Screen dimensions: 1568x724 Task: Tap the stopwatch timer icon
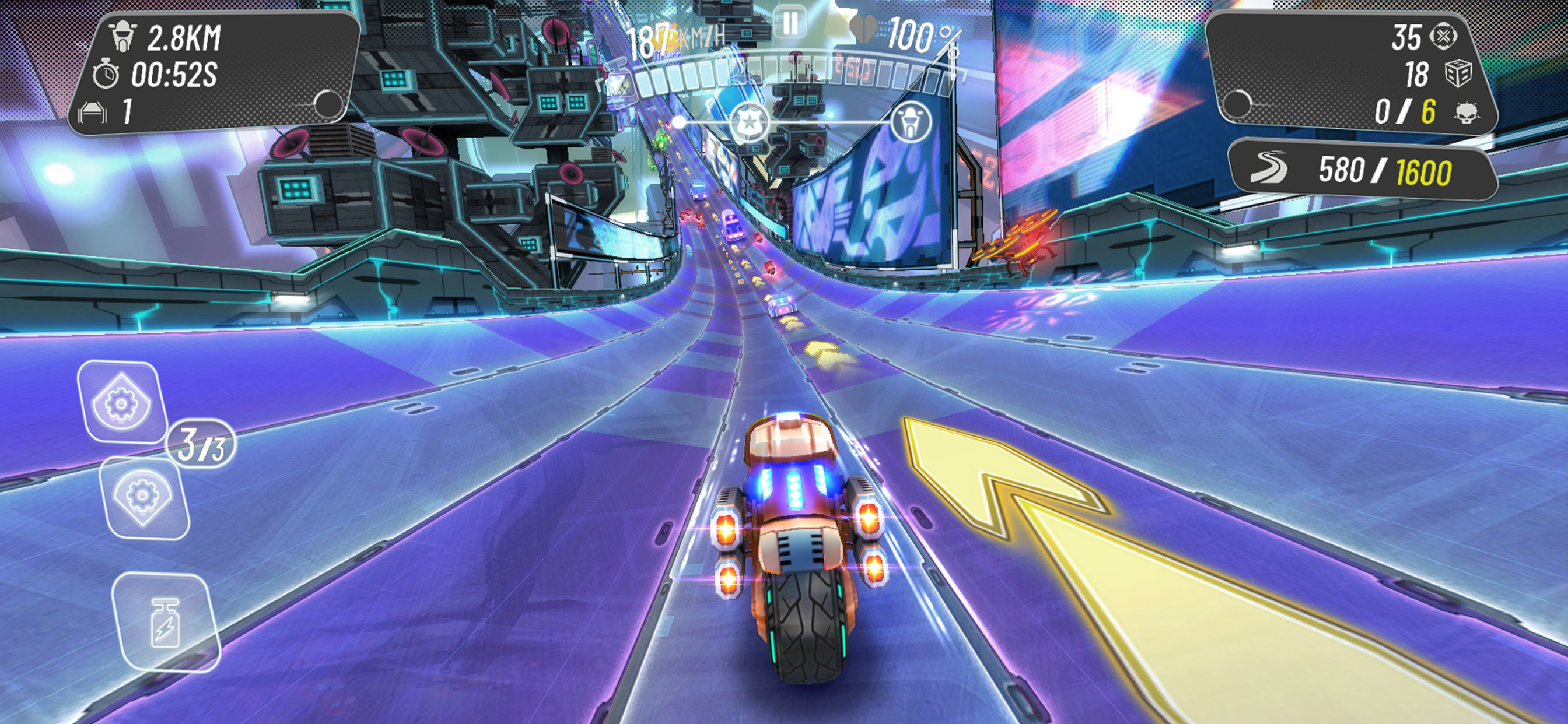point(108,73)
